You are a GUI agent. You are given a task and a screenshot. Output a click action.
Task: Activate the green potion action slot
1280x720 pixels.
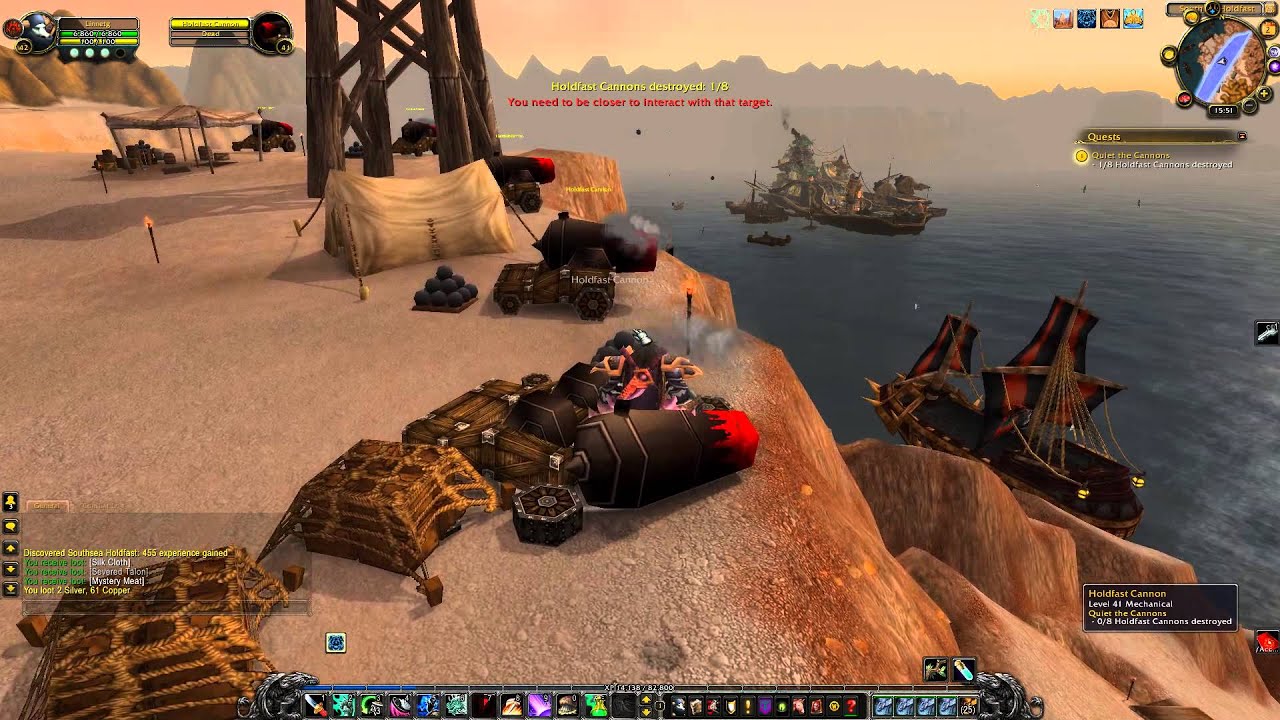point(595,706)
